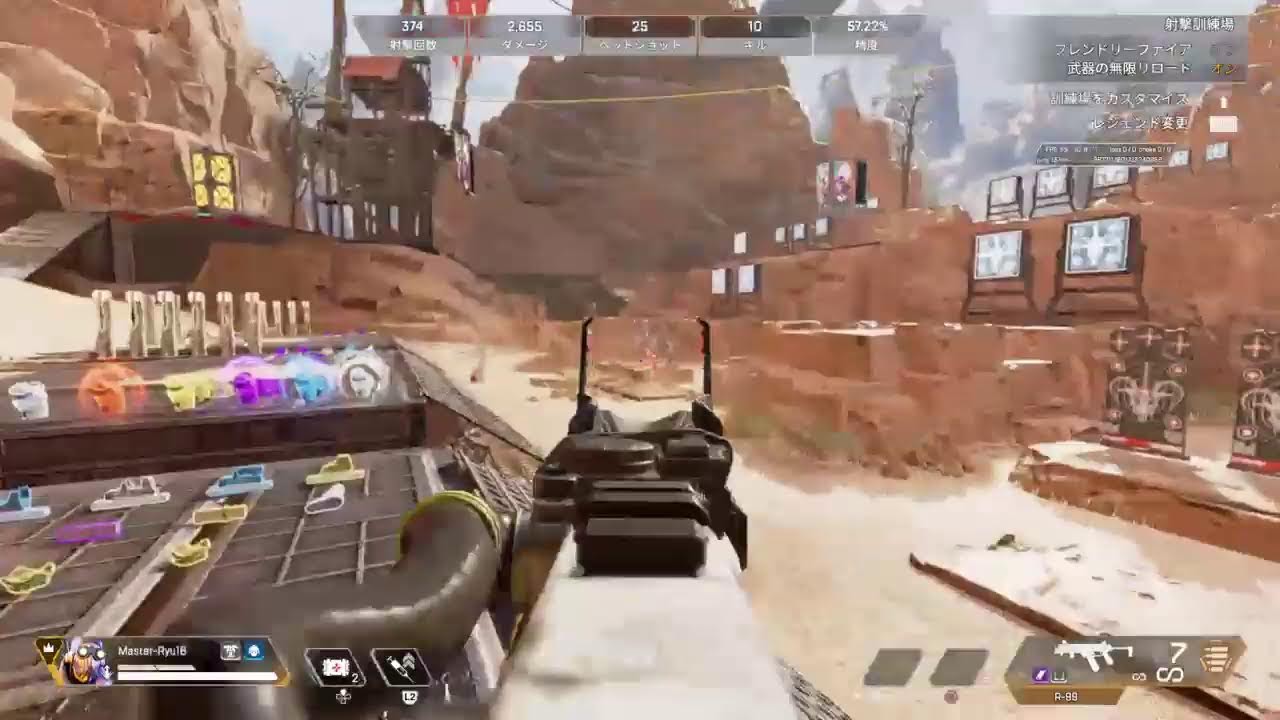
Task: Click Octane's white health bar
Action: (x=196, y=676)
